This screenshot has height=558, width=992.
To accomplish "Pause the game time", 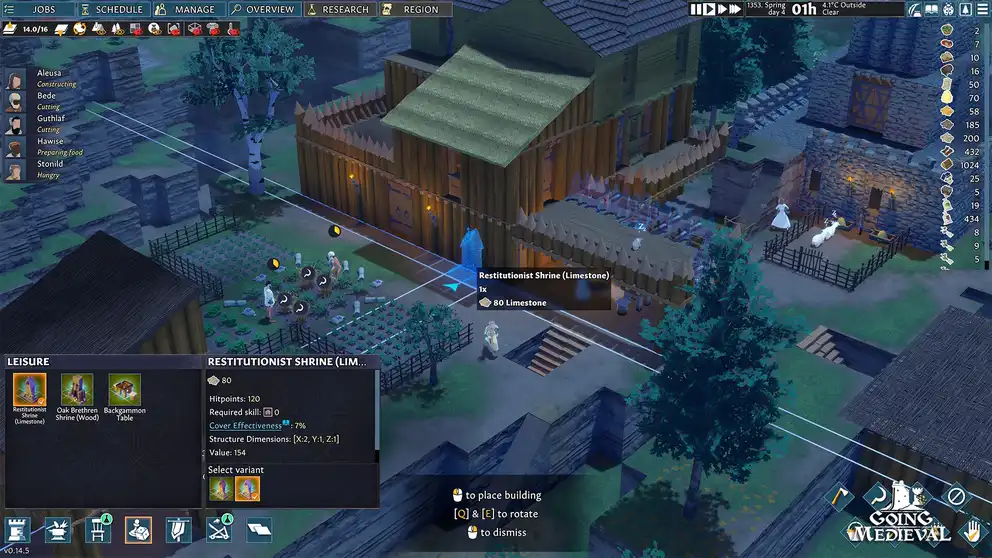I will click(x=696, y=9).
